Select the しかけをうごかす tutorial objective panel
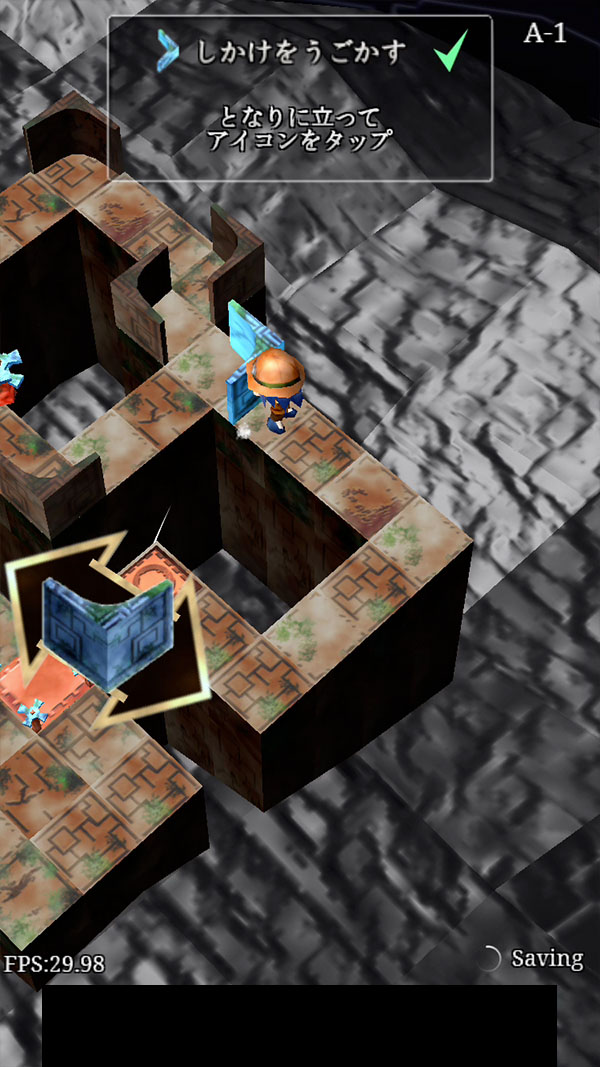The height and width of the screenshot is (1067, 600). point(300,98)
